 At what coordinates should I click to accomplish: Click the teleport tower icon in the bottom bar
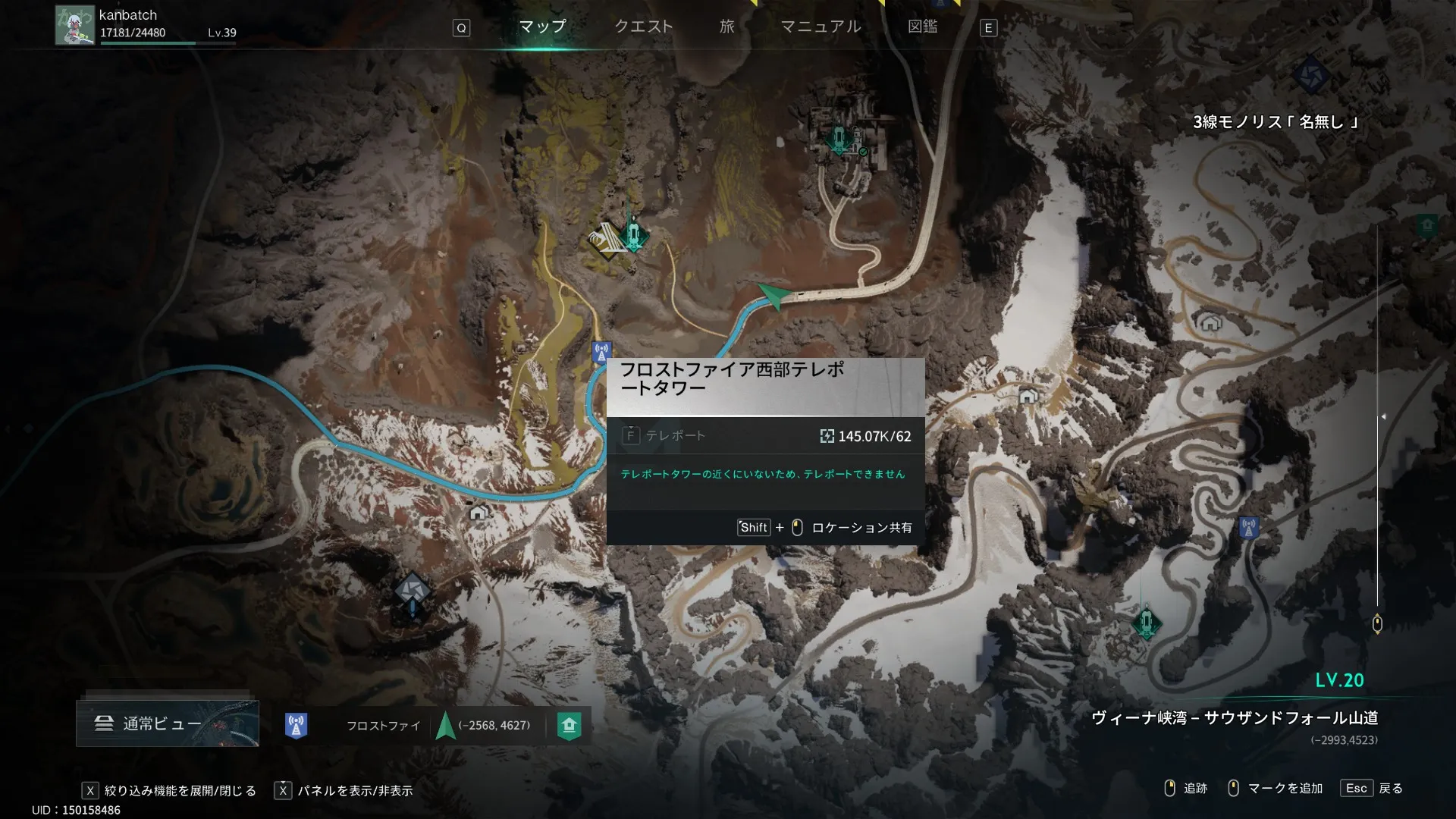(296, 725)
